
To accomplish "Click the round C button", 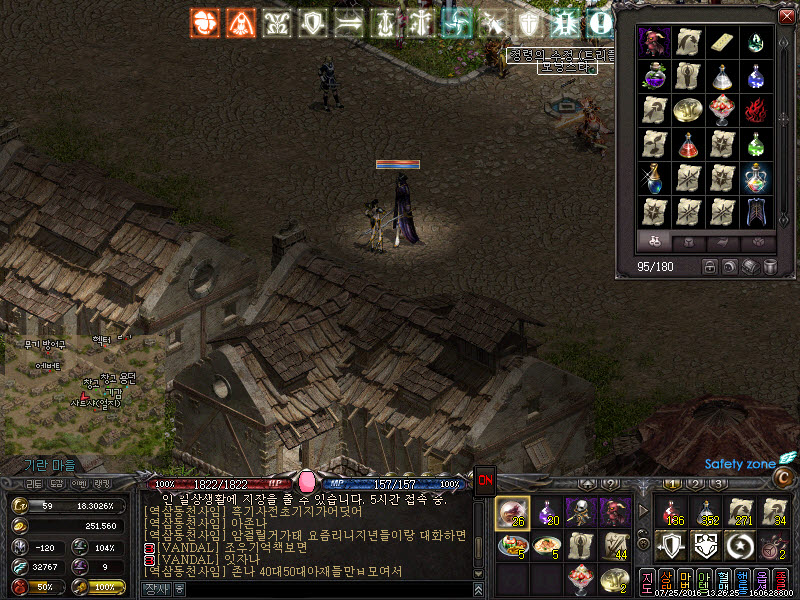I will (784, 478).
